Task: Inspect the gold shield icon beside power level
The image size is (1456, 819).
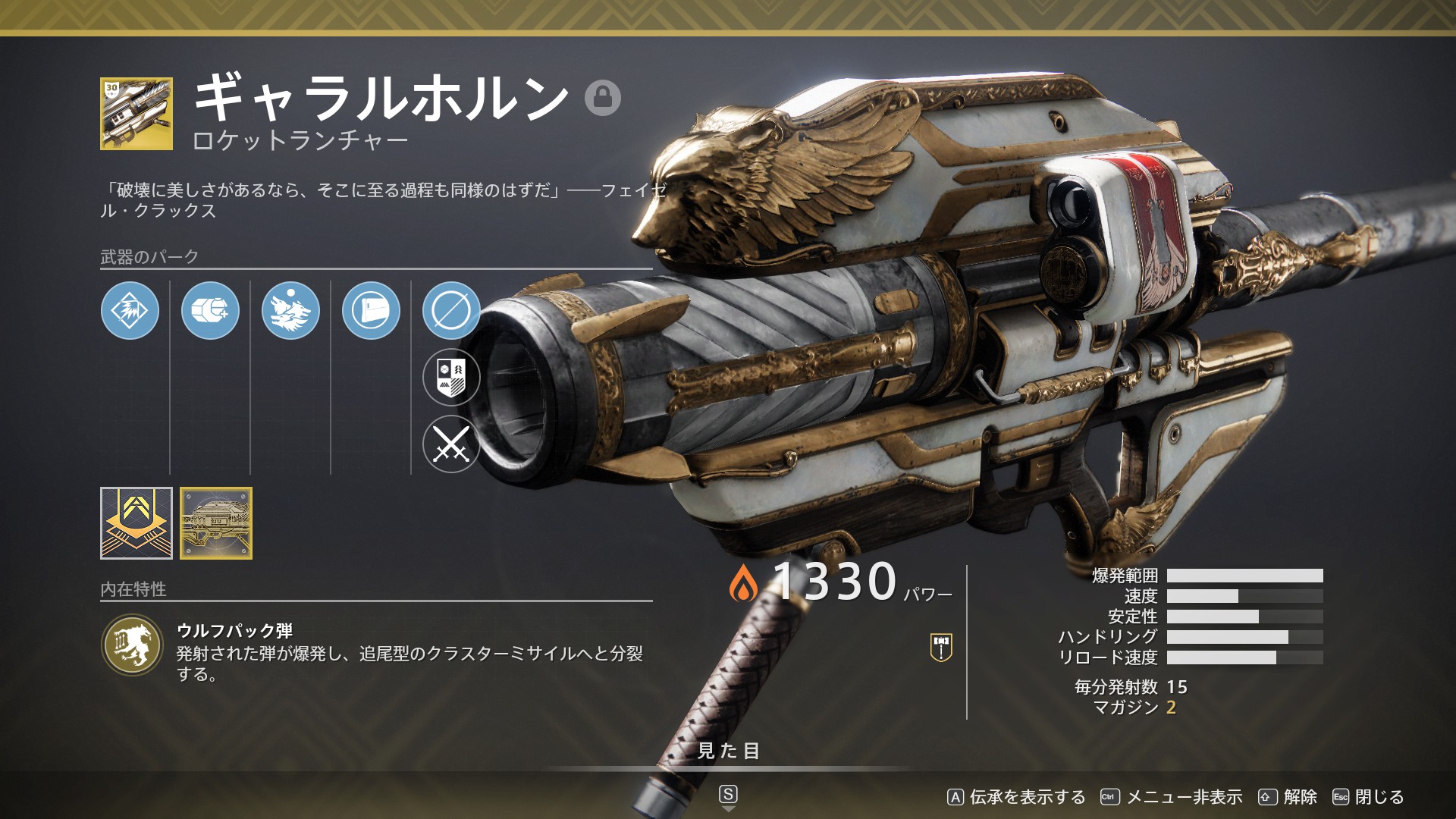Action: [940, 647]
